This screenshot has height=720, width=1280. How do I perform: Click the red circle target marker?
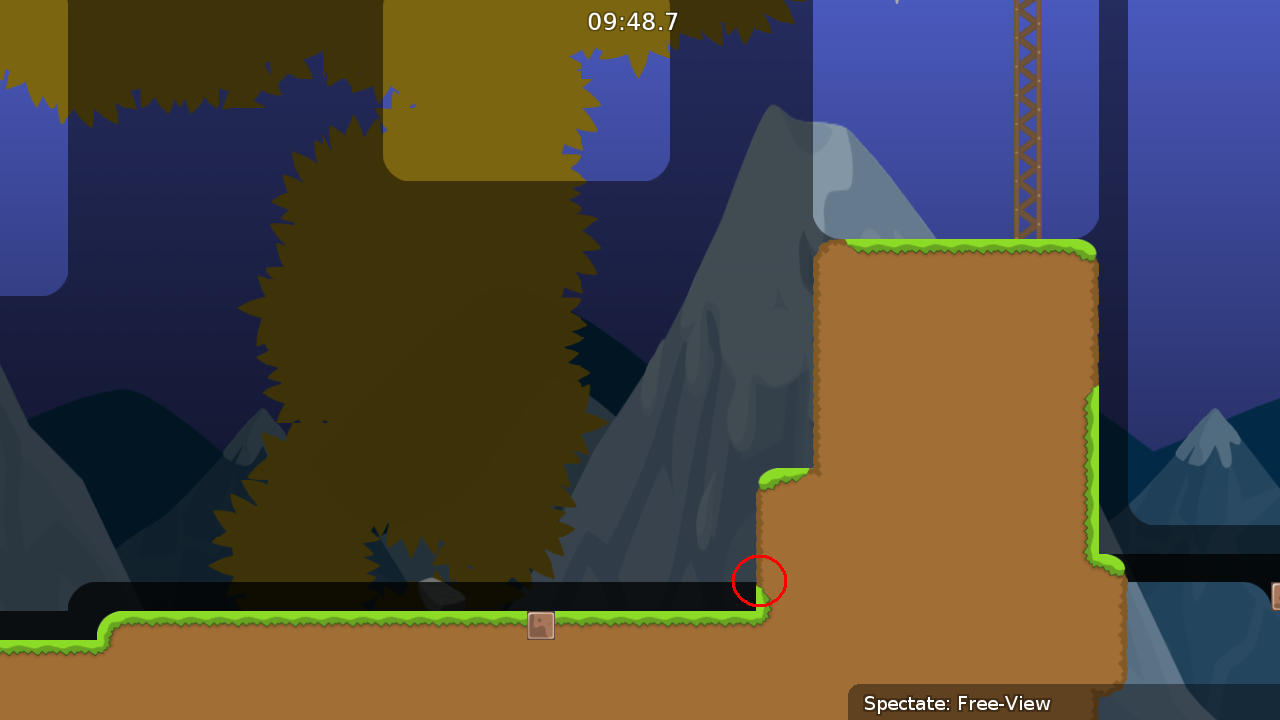click(759, 581)
